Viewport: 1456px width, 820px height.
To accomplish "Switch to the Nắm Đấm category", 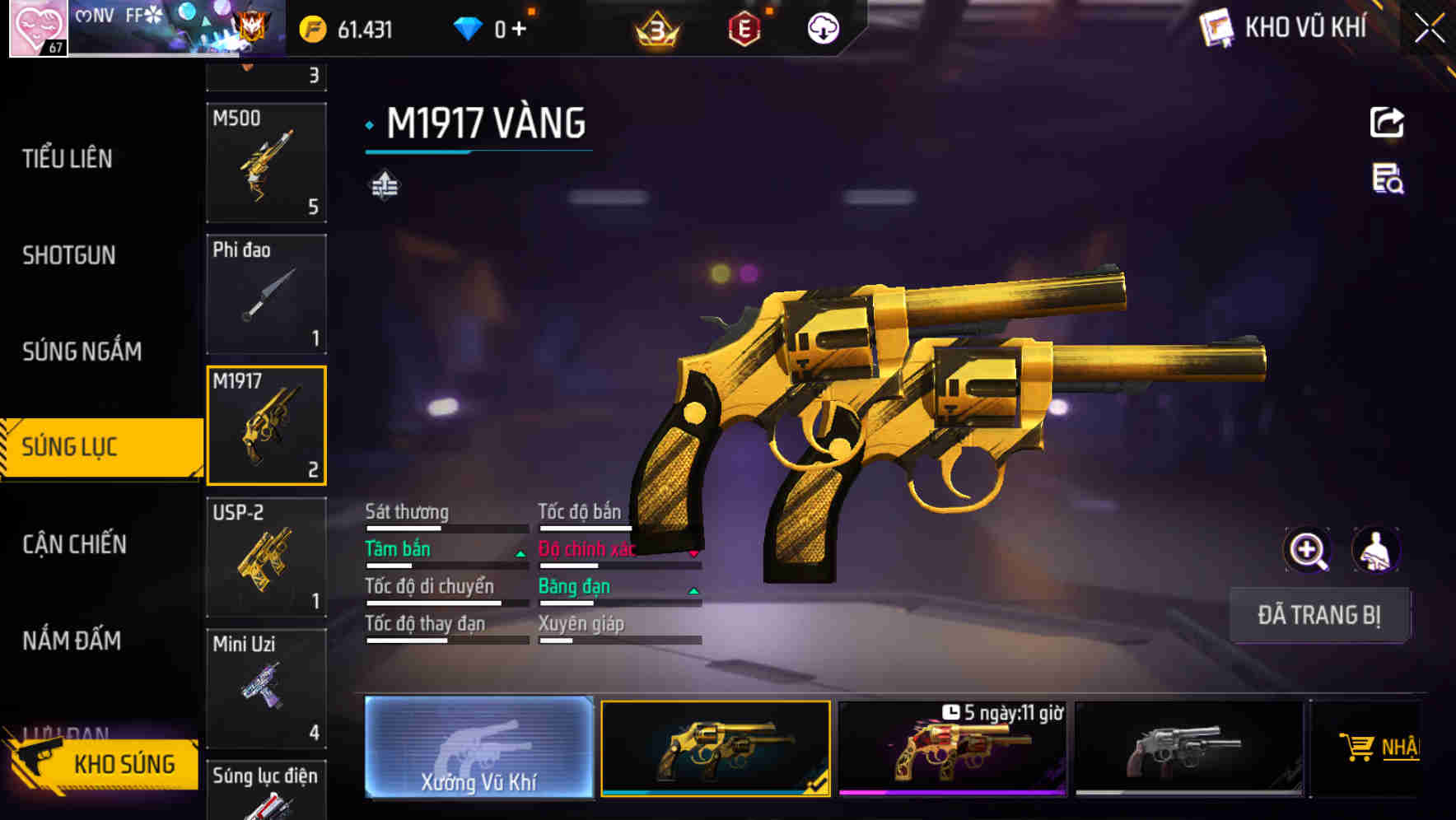I will point(72,641).
